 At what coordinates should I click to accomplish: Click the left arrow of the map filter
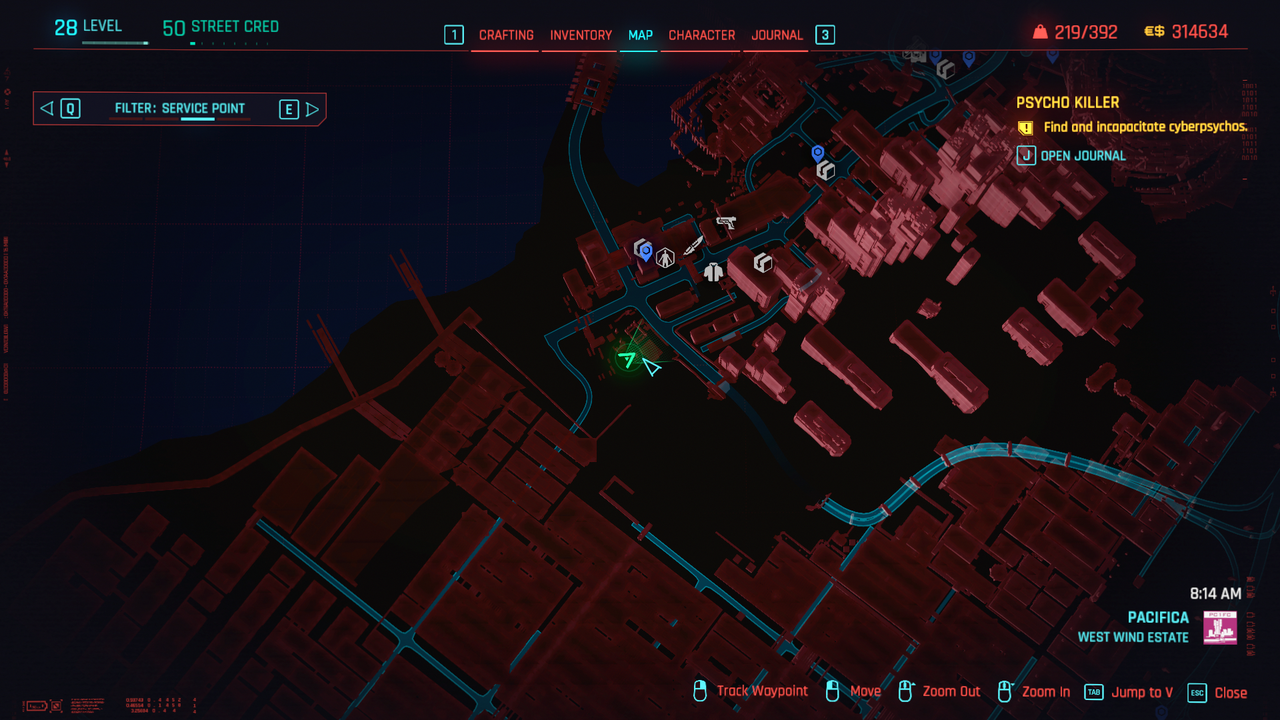point(47,109)
